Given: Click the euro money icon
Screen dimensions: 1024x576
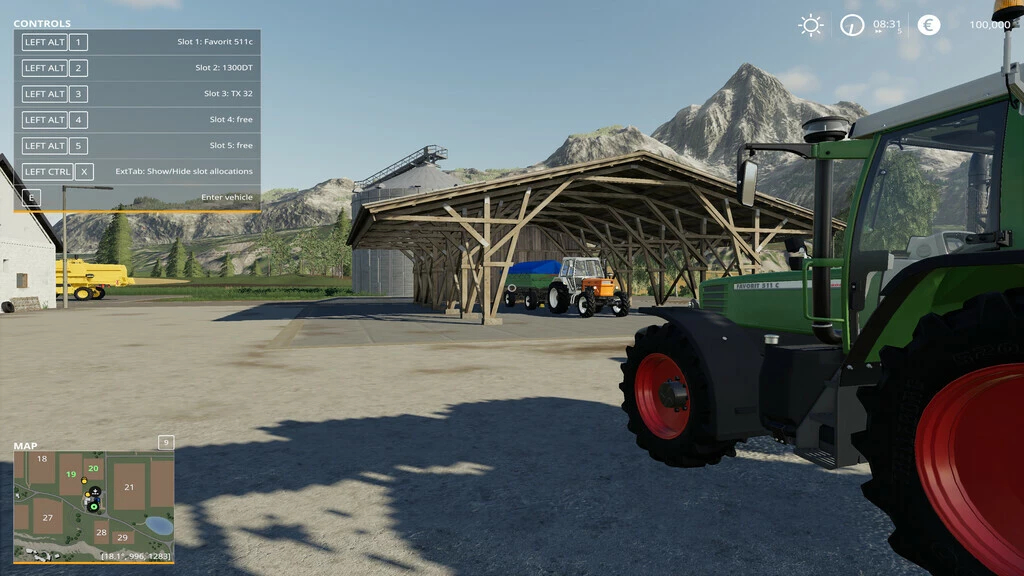Looking at the screenshot, I should 929,25.
